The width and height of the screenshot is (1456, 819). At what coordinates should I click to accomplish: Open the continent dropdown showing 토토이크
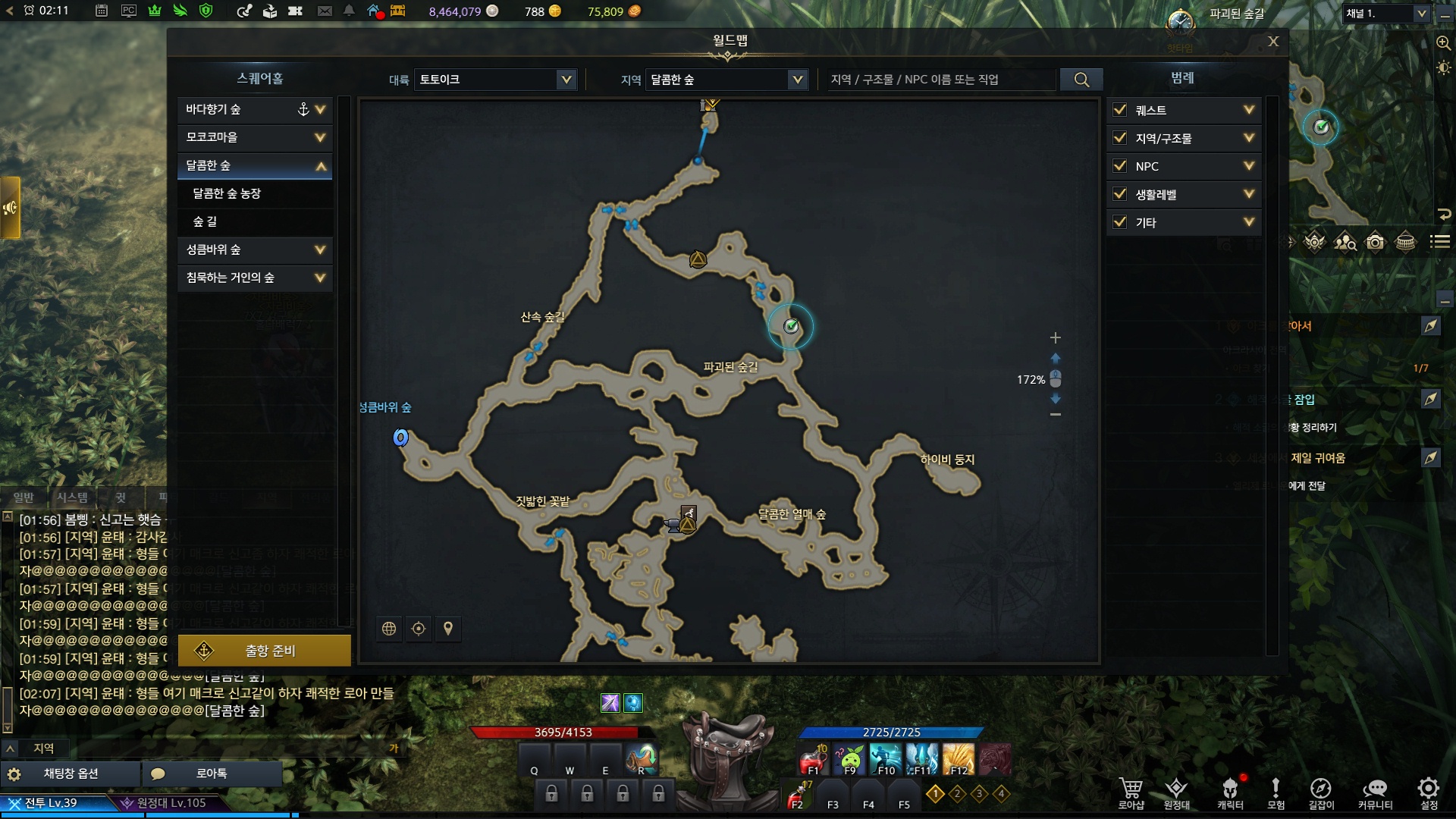[494, 80]
